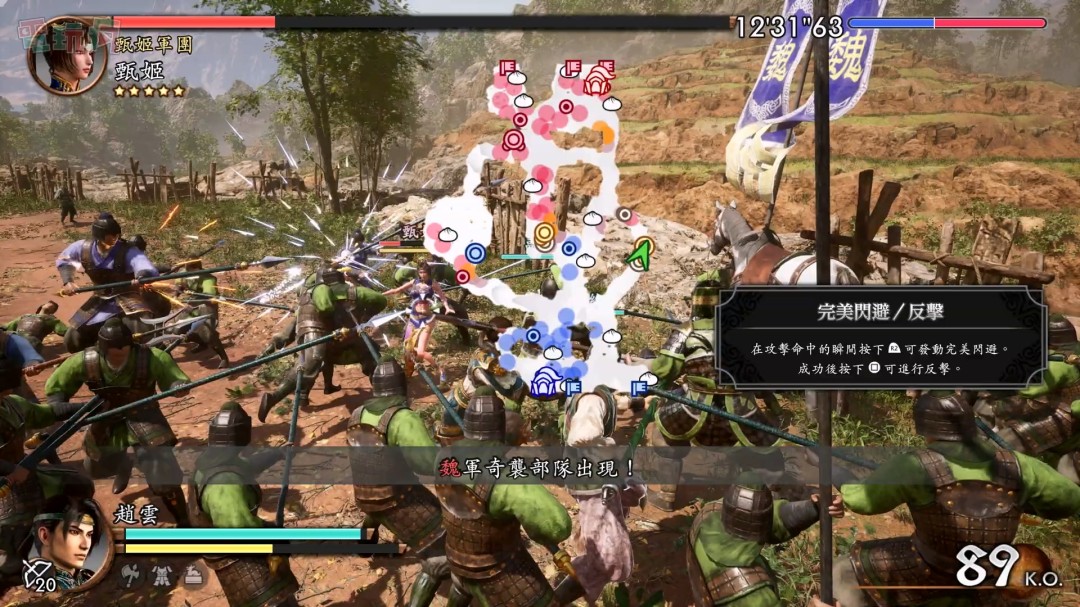The height and width of the screenshot is (607, 1080).
Task: Click the battlefield map overlay
Action: click(545, 230)
